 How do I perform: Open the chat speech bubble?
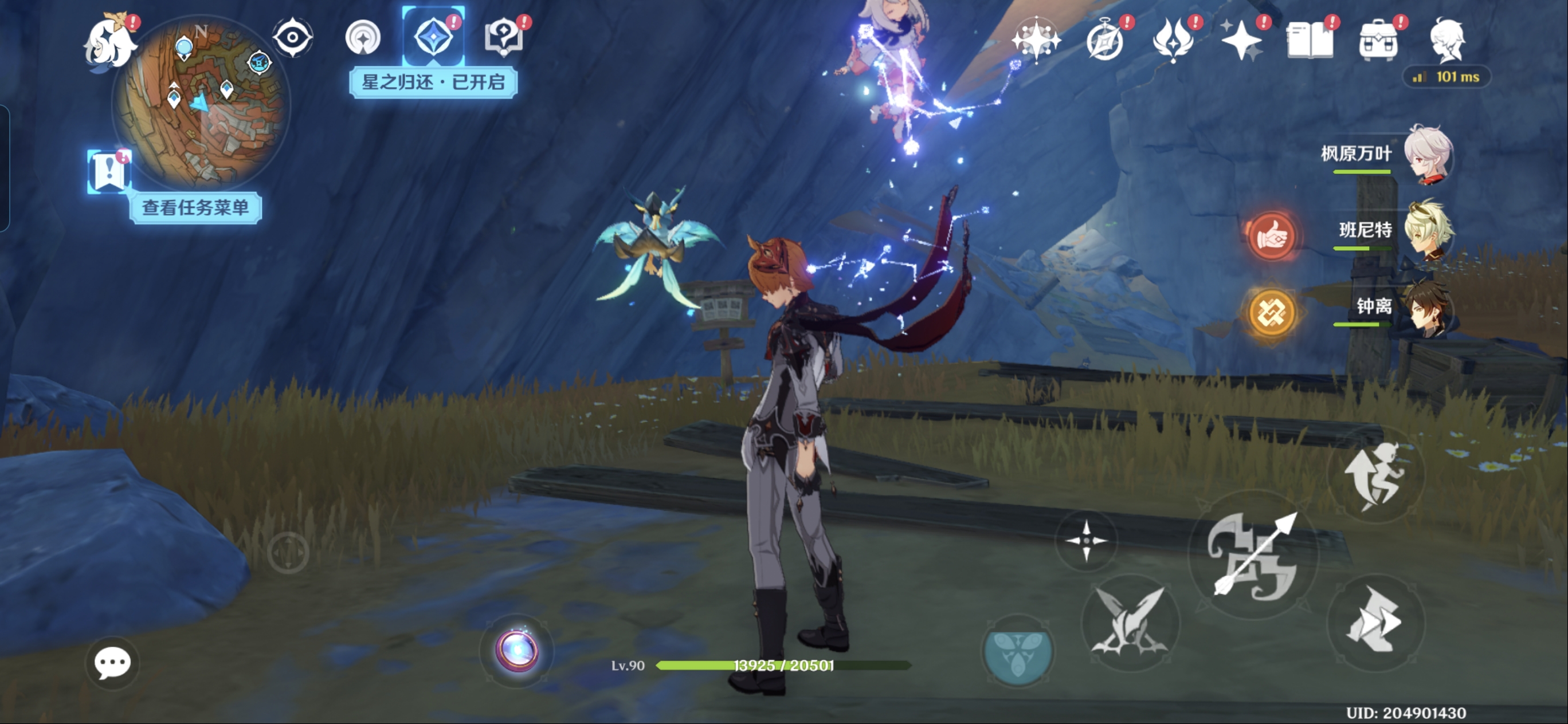click(x=112, y=663)
